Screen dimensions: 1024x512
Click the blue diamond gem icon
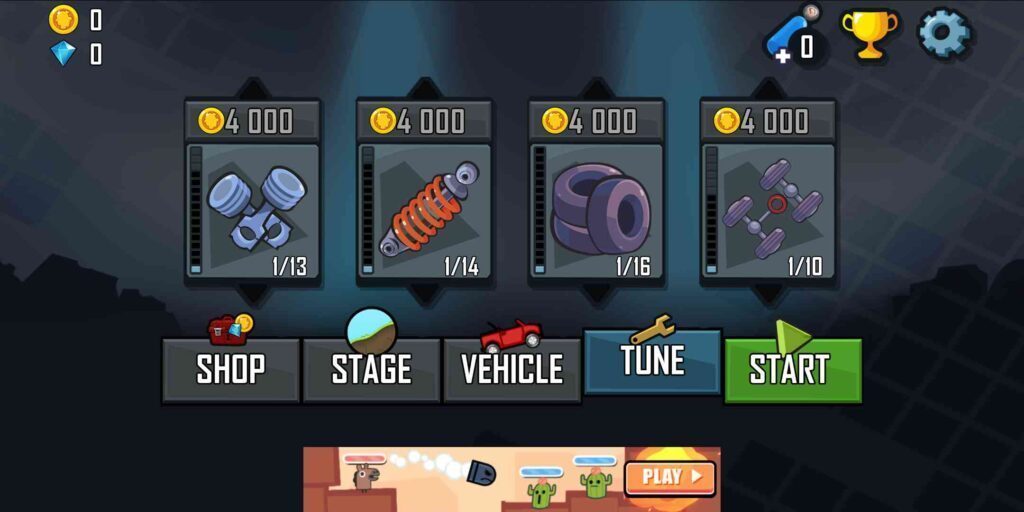point(63,54)
